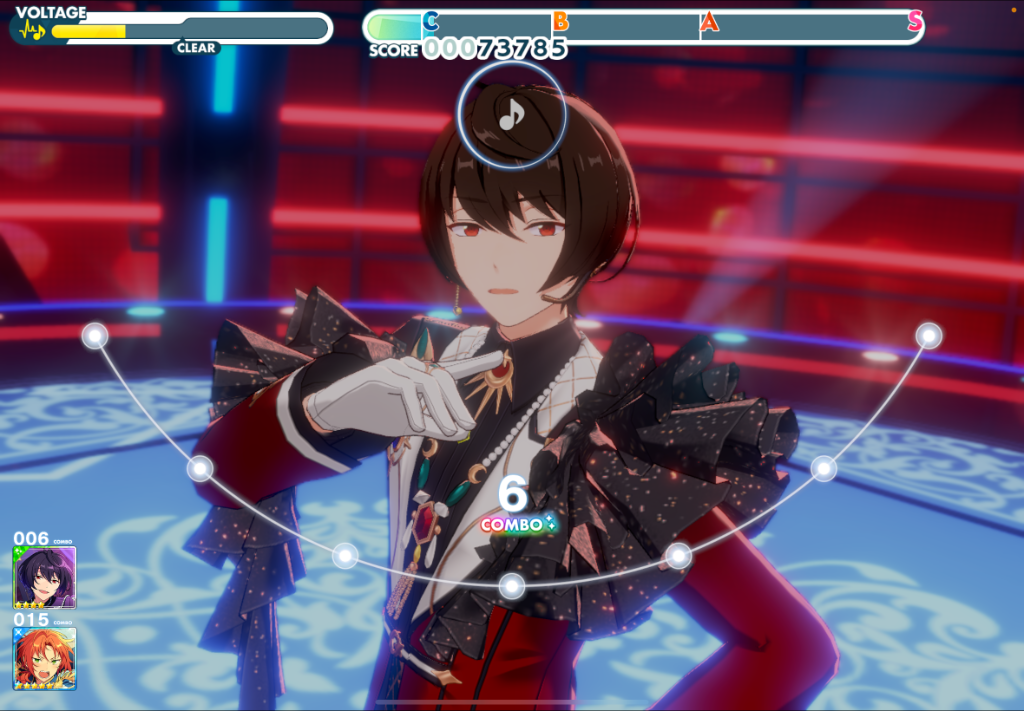This screenshot has height=711, width=1024.
Task: Tap the incoming music note circle
Action: [512, 115]
